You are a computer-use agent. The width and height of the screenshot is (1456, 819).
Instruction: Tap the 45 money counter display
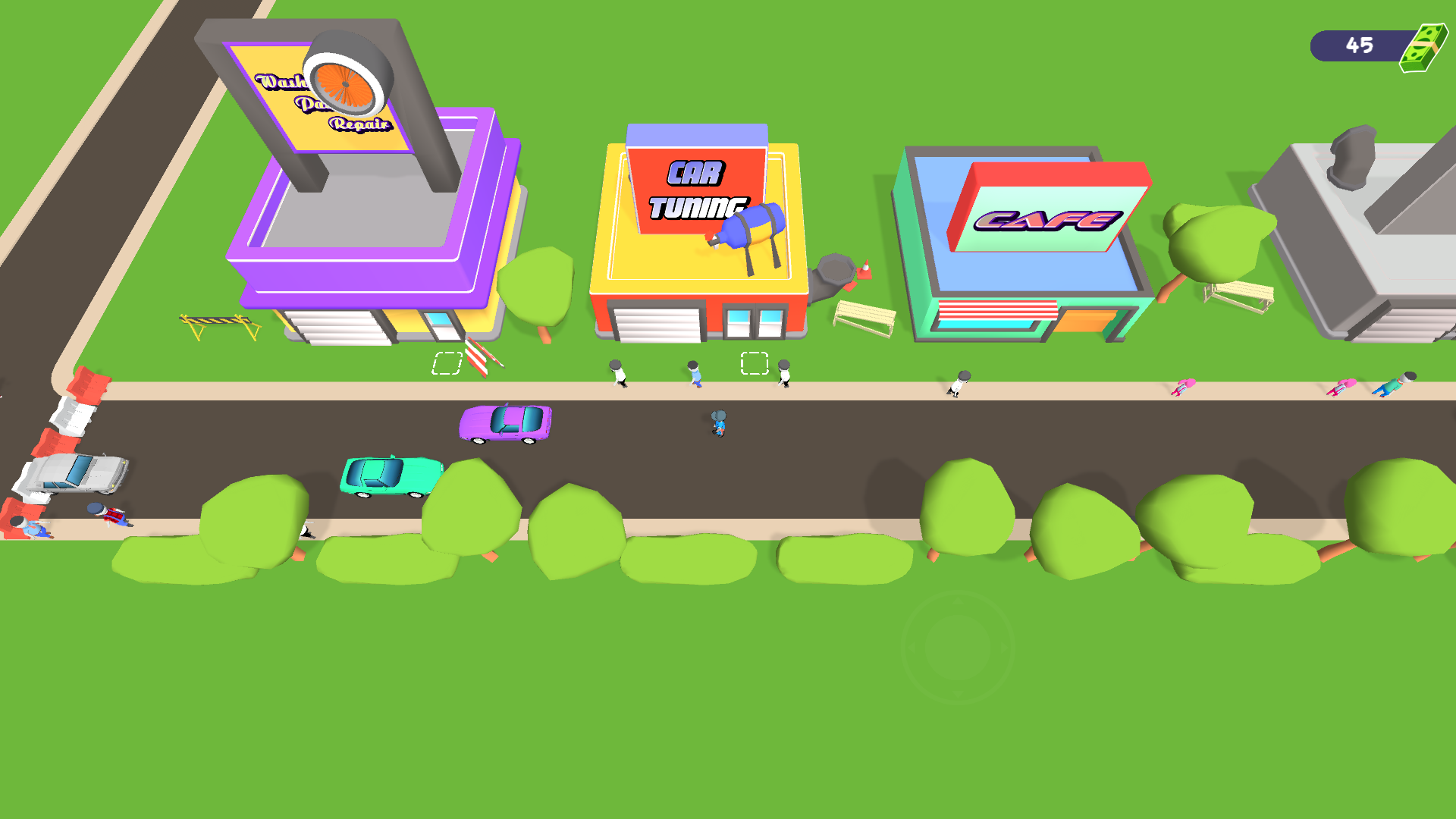[1359, 45]
